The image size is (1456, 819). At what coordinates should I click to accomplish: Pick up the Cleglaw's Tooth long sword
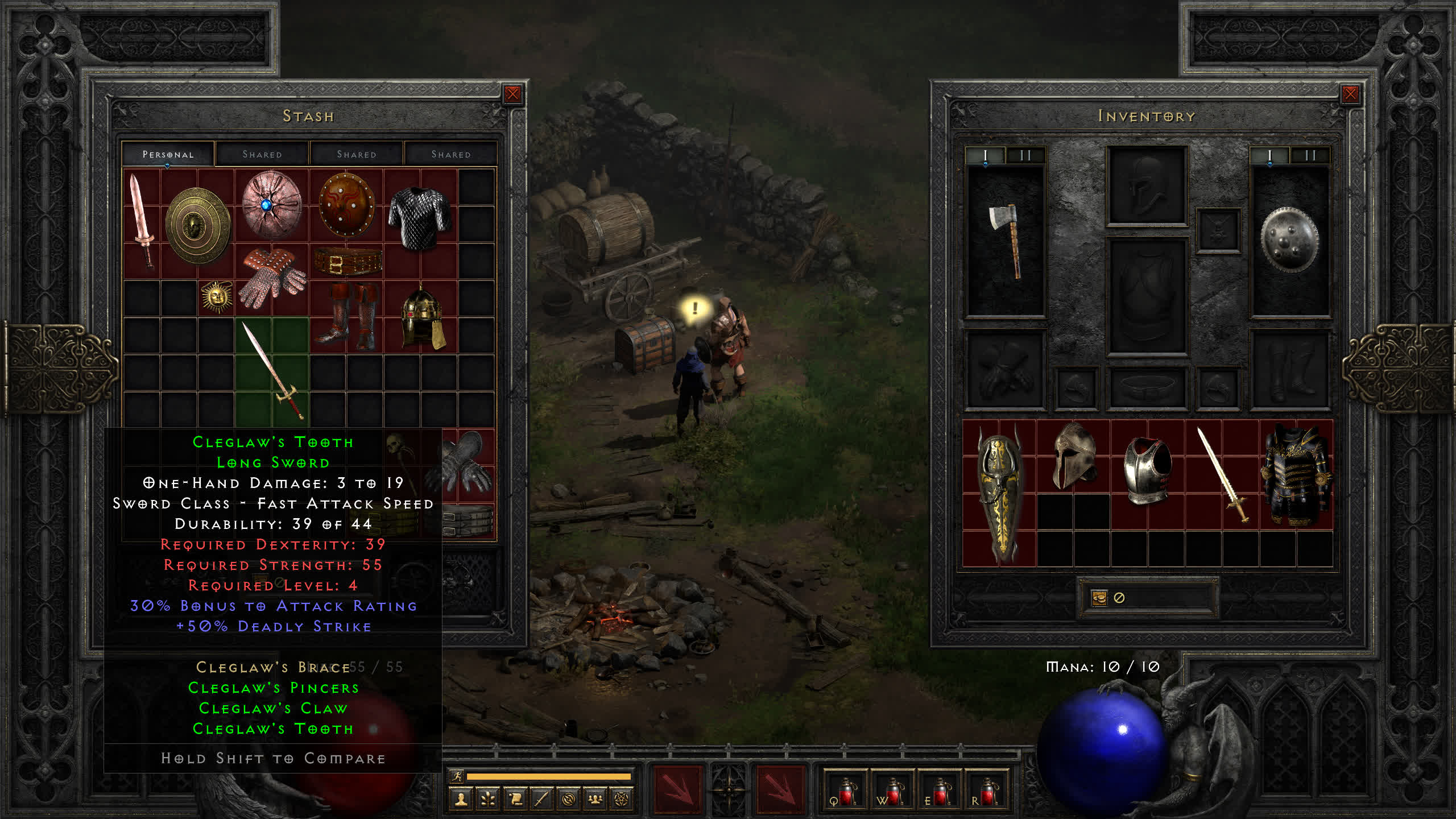click(x=272, y=371)
